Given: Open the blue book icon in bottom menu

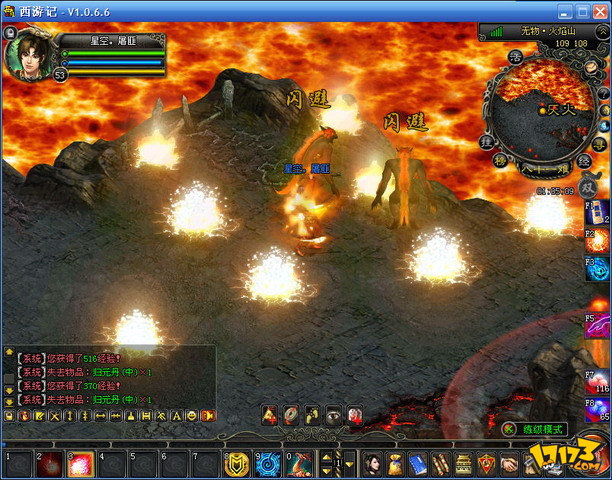Looking at the screenshot, I should pos(419,463).
